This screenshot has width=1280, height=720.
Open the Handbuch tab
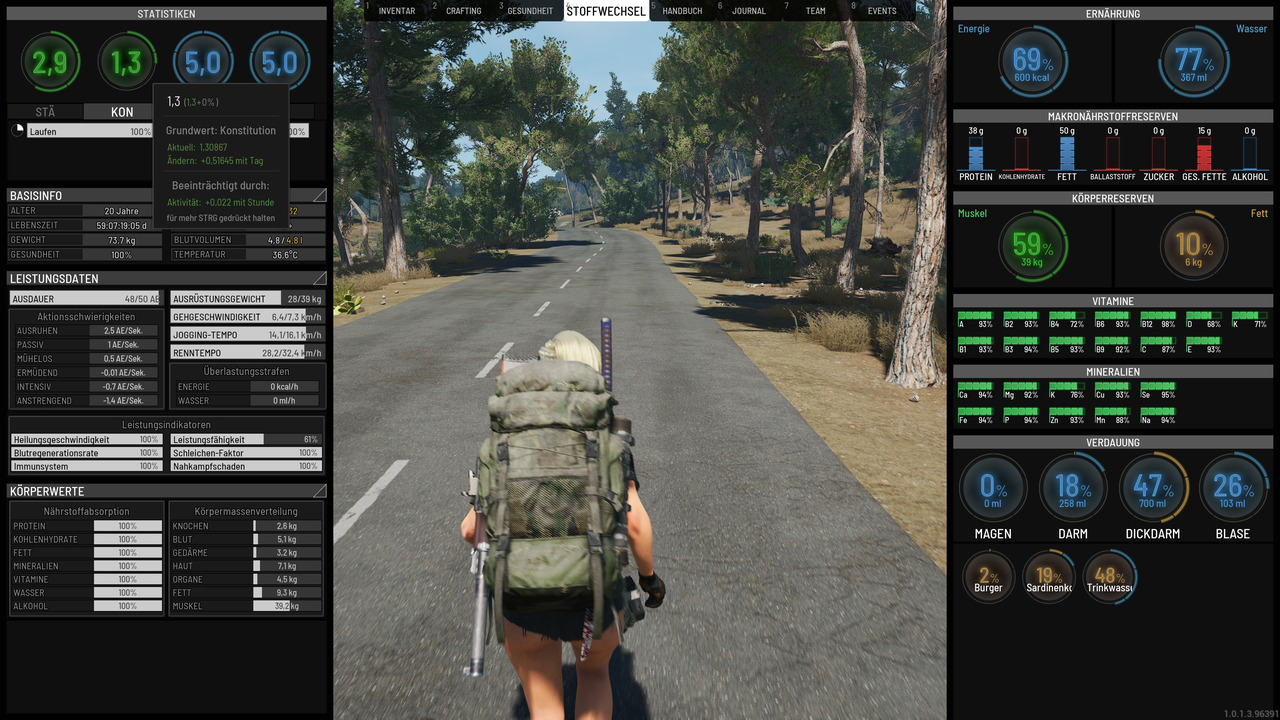pos(682,11)
